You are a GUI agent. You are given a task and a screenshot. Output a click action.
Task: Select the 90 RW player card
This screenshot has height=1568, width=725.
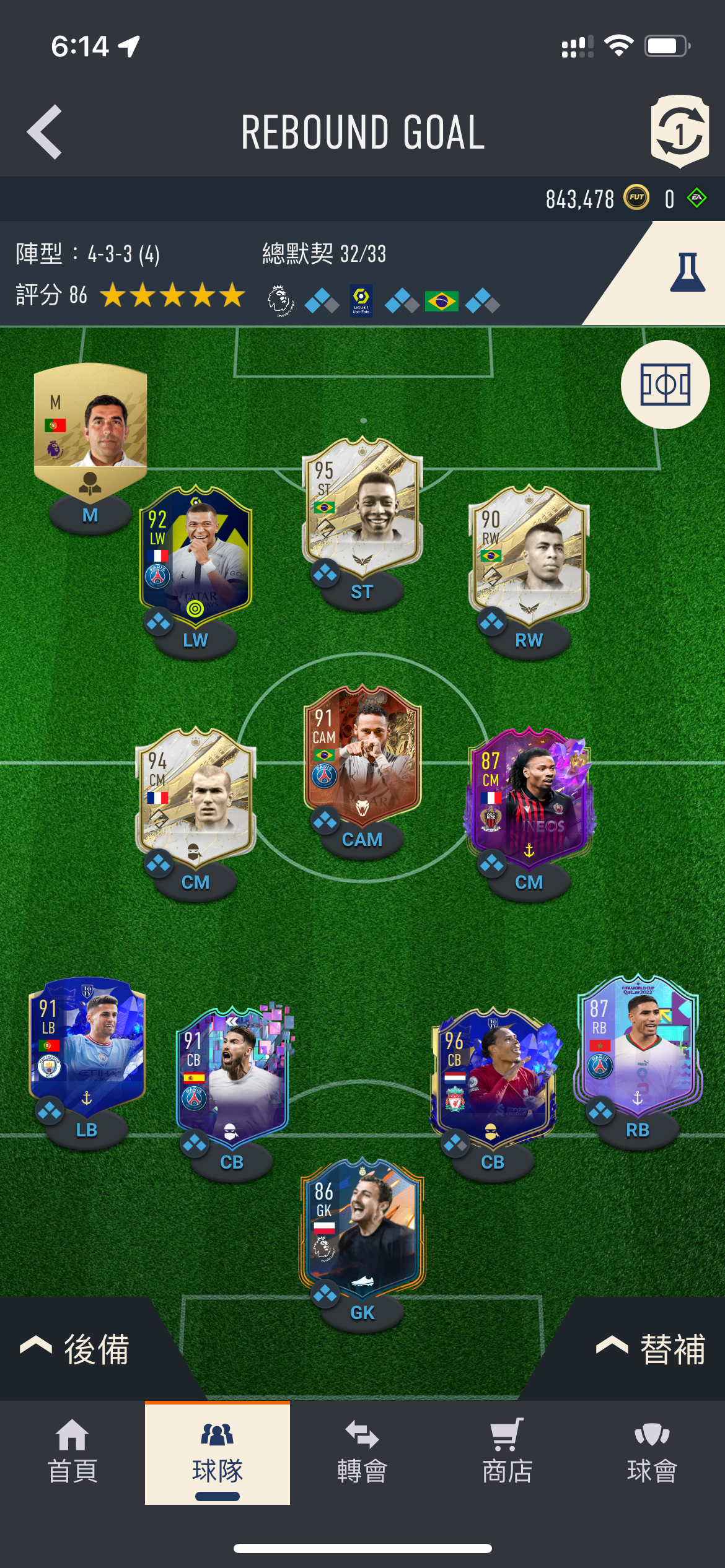[x=529, y=554]
